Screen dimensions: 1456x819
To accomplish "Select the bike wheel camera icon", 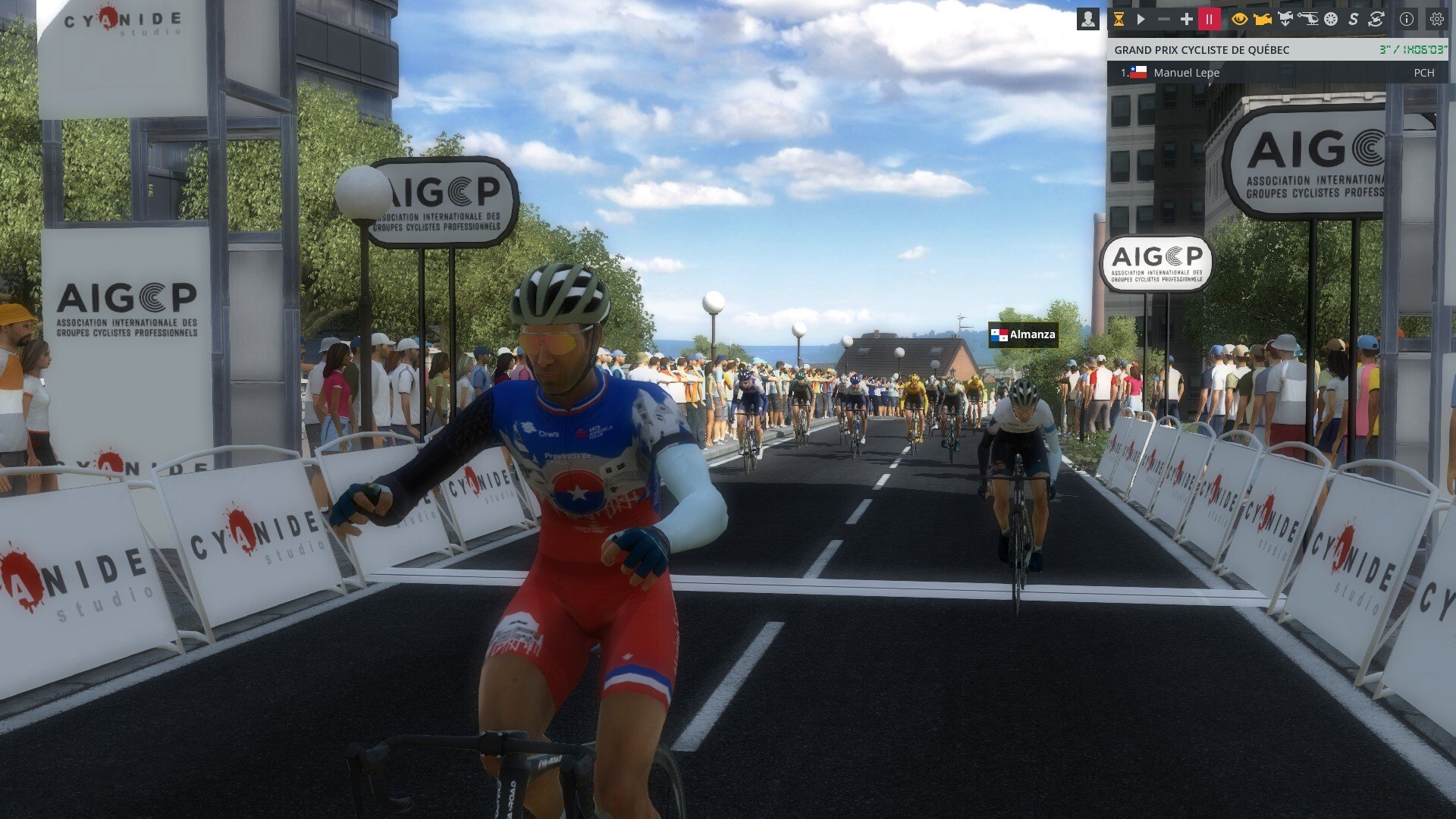I will click(1331, 20).
